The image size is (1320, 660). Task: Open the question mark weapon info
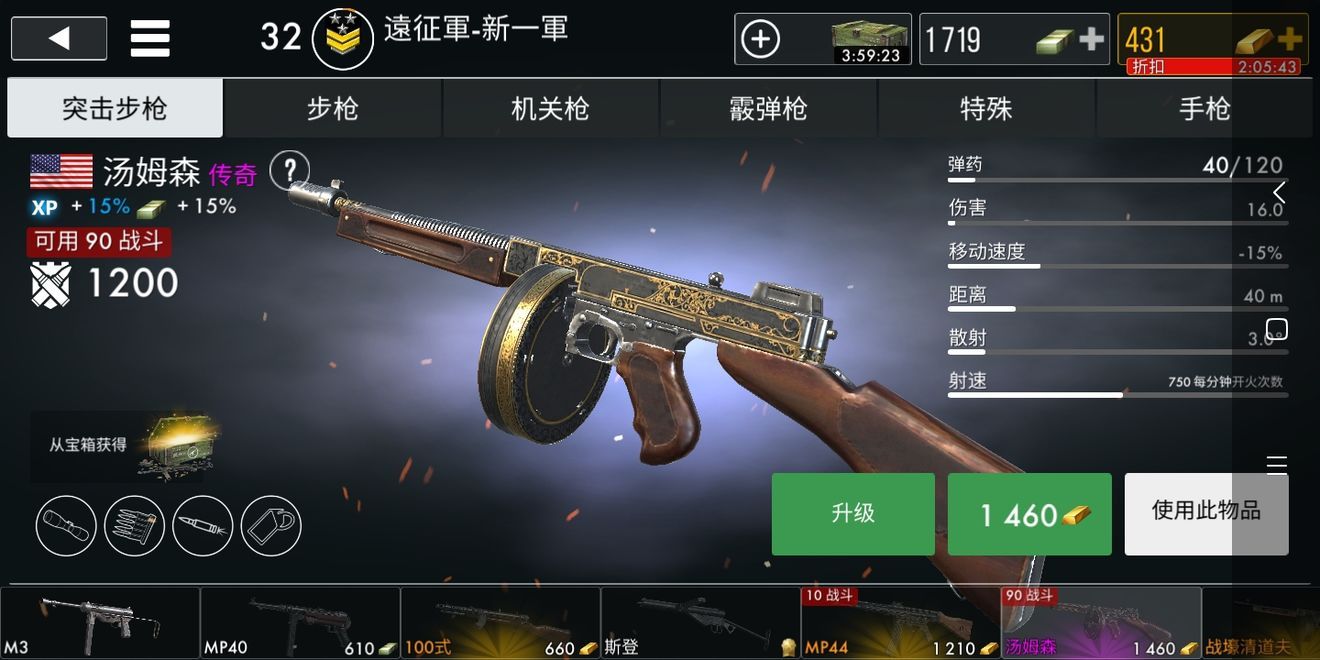click(x=290, y=169)
